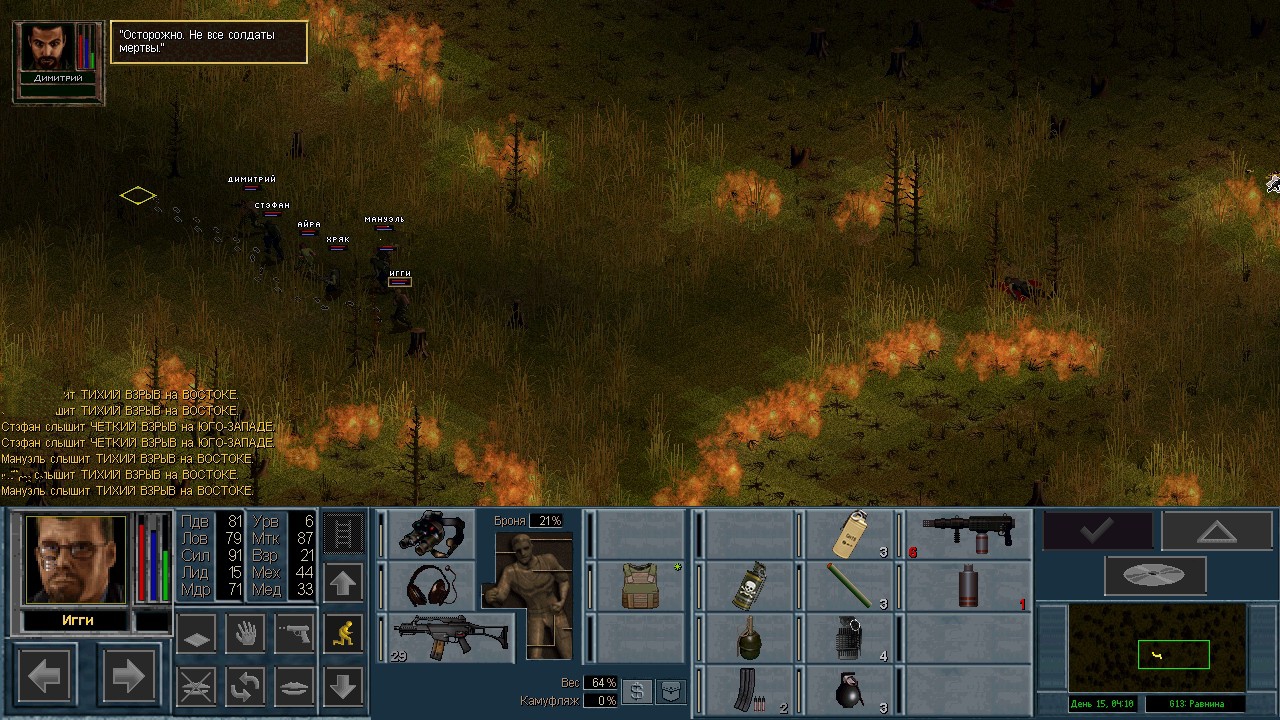Viewport: 1280px width, 720px height.
Task: Select the rifle magazine ammo slot
Action: [x=750, y=690]
